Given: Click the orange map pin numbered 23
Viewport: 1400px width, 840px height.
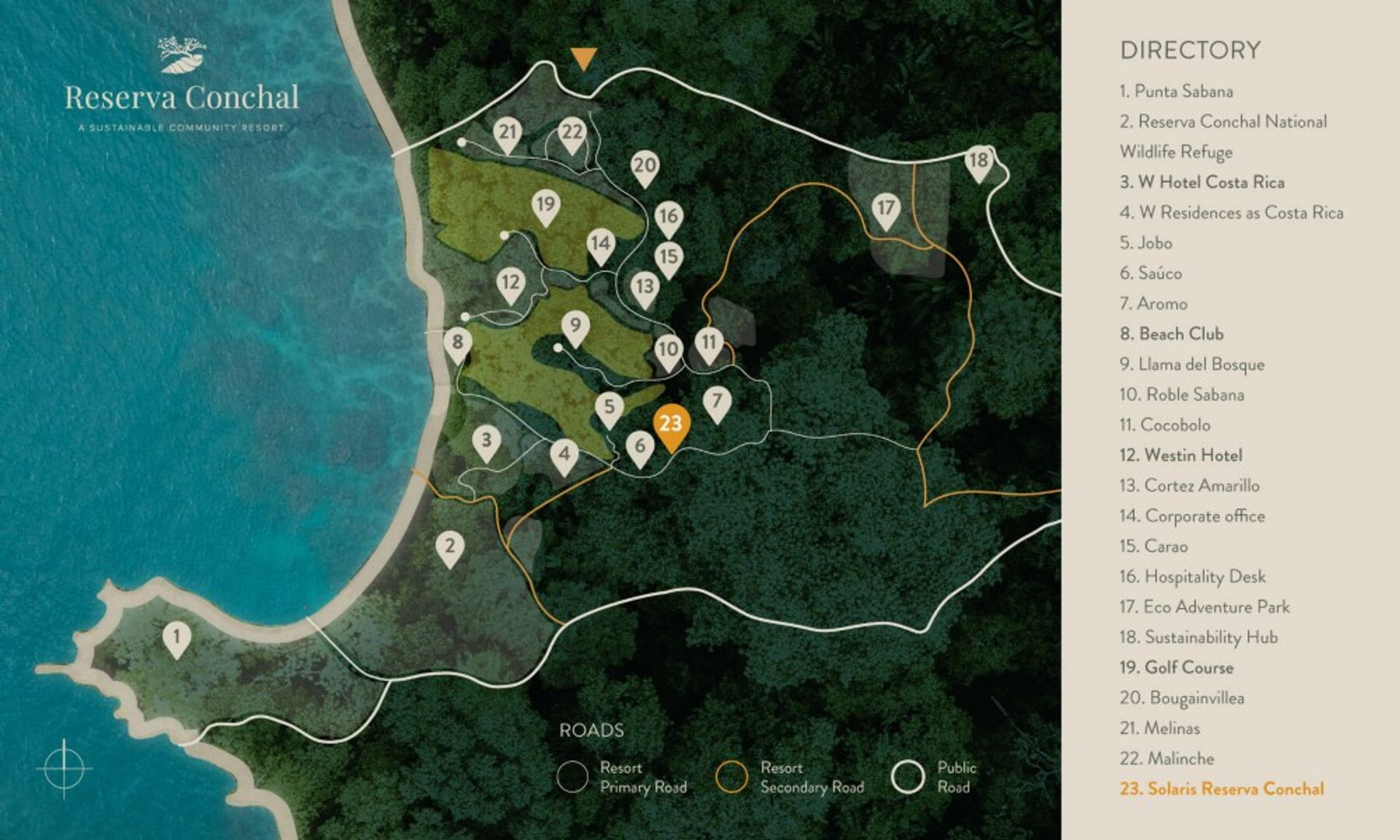Looking at the screenshot, I should click(671, 426).
